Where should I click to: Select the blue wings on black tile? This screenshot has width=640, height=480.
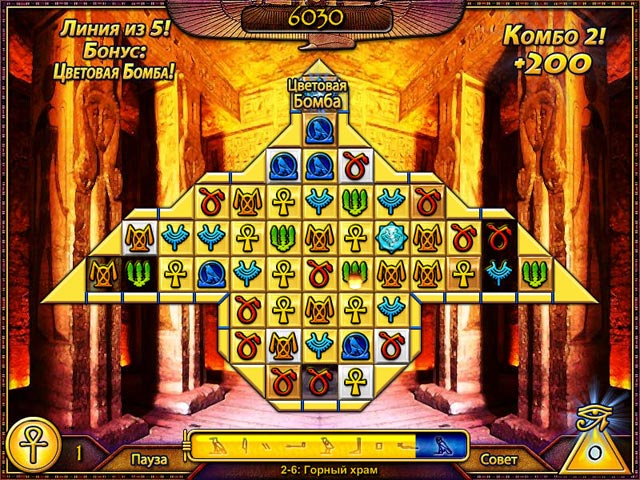(x=497, y=271)
